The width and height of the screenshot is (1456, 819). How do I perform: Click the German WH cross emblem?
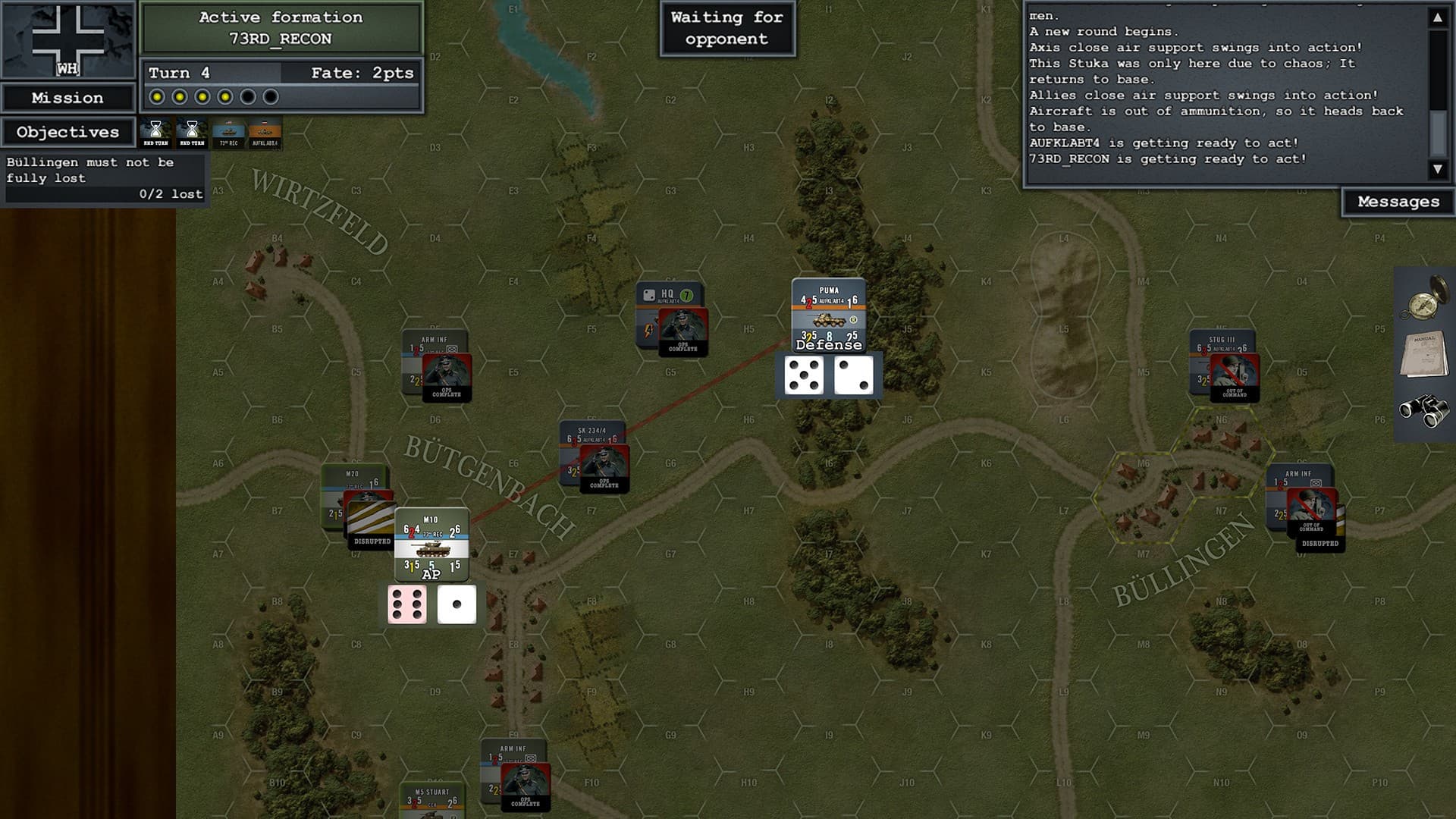pos(67,38)
